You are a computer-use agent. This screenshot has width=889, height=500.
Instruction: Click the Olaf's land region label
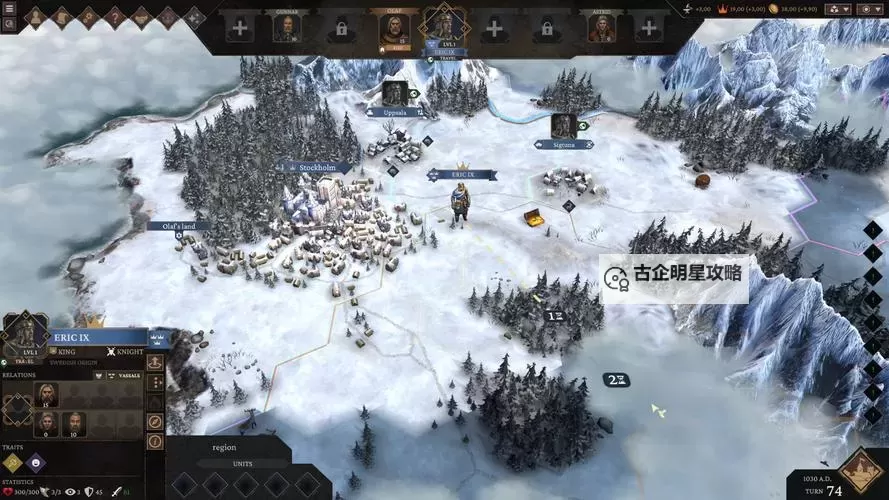(x=178, y=226)
